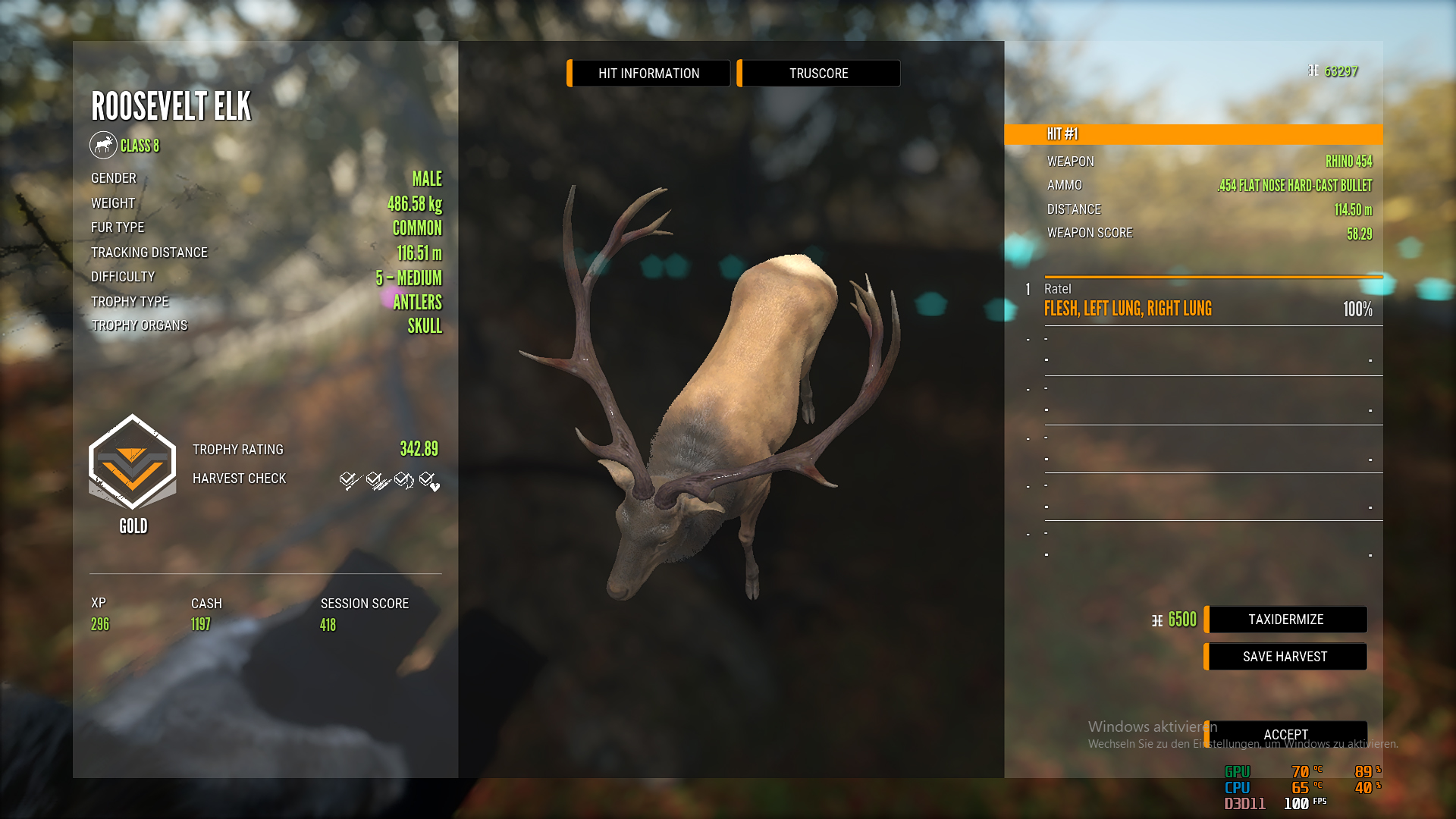Click the Roosevelt Elk class 8 species icon

tap(104, 145)
